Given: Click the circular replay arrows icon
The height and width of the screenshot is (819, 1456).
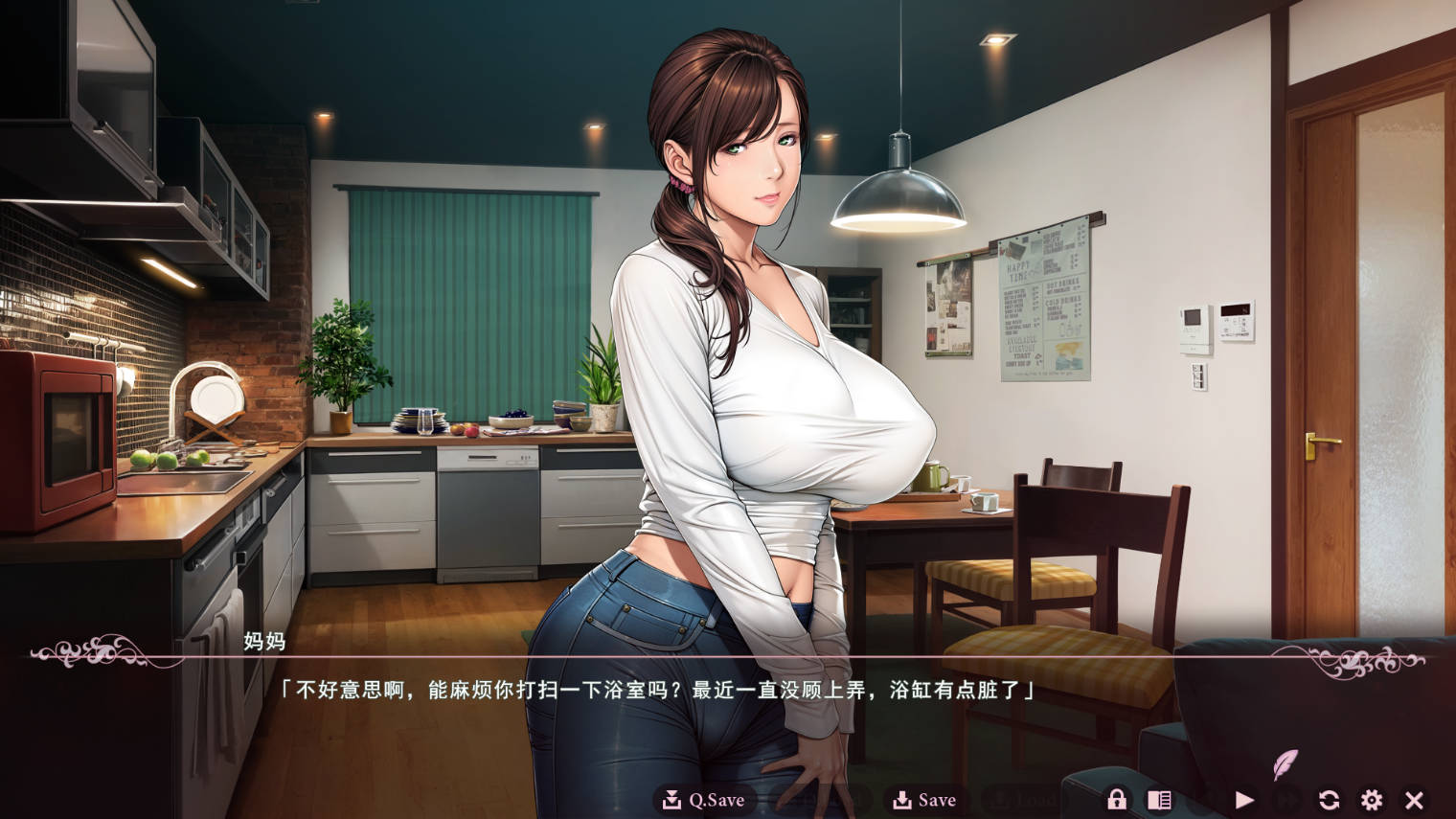Looking at the screenshot, I should tap(1331, 799).
